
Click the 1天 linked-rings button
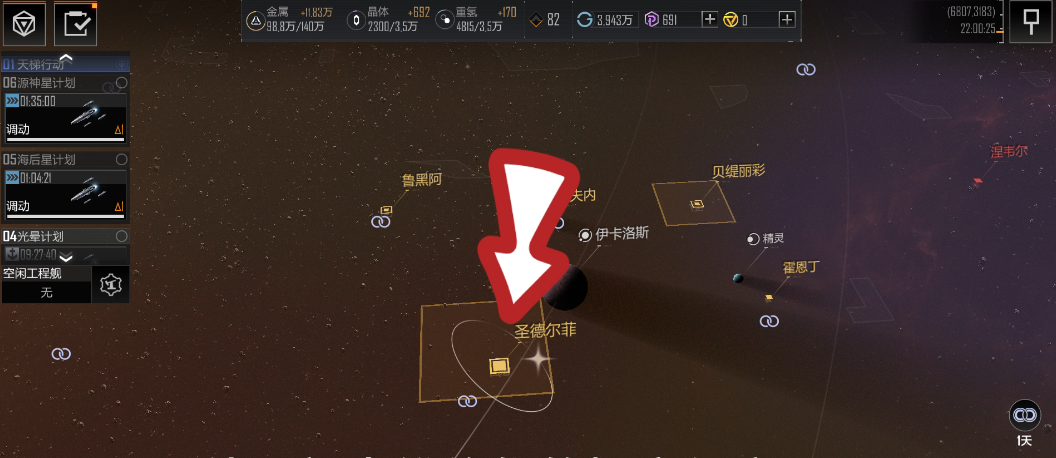(1023, 414)
